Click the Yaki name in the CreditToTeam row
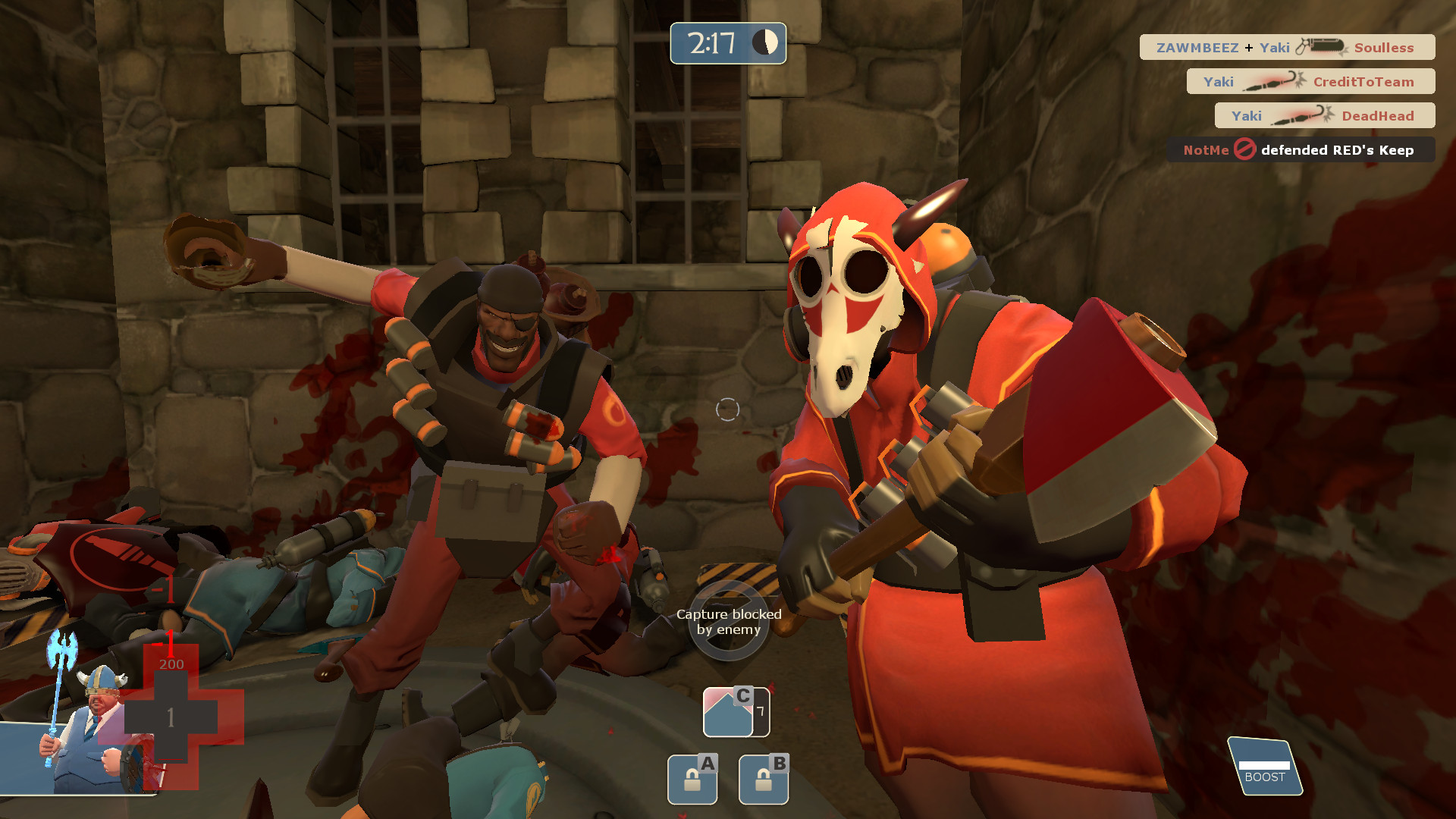 1218,81
